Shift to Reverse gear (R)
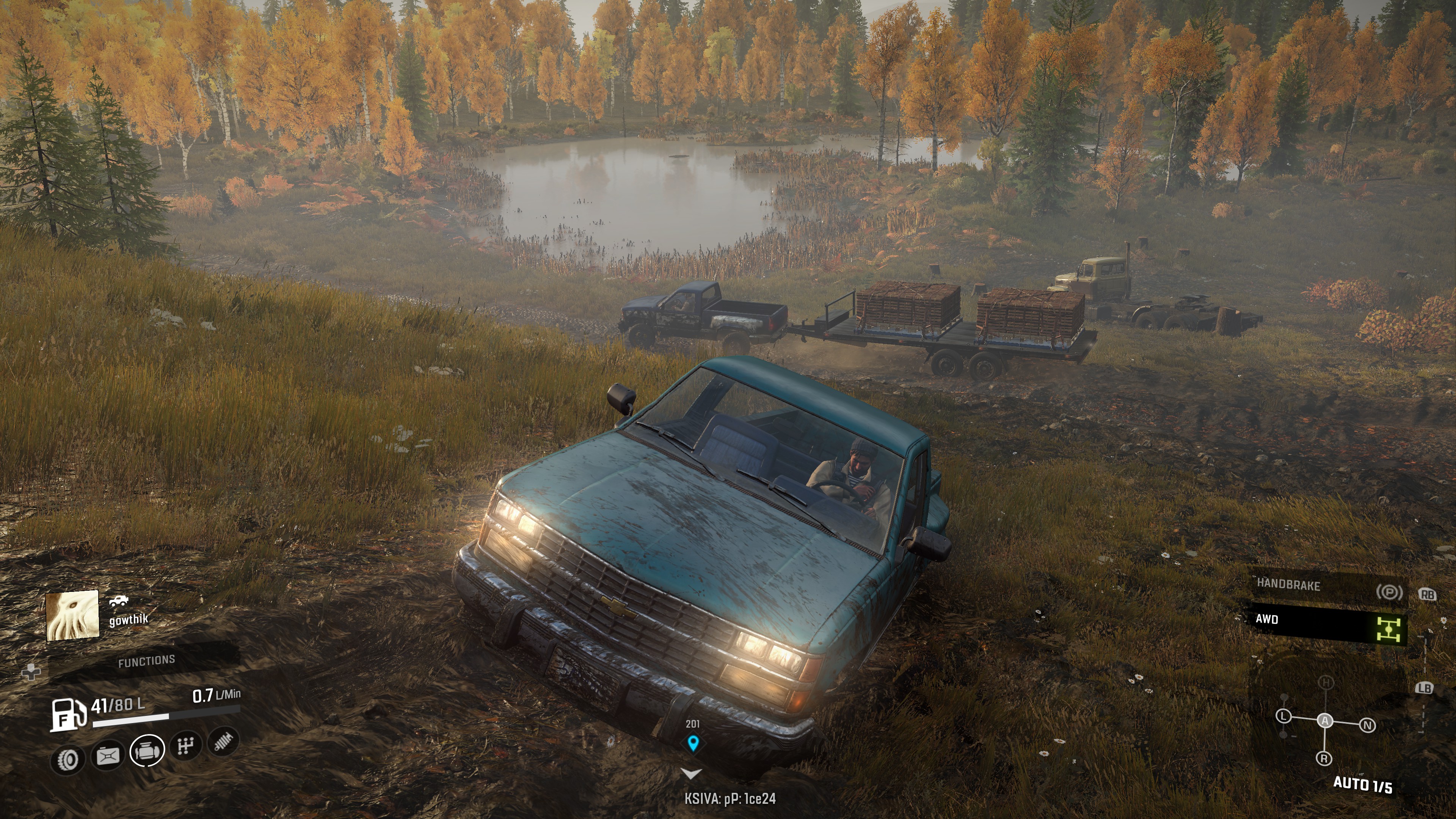This screenshot has height=819, width=1456. (x=1324, y=758)
